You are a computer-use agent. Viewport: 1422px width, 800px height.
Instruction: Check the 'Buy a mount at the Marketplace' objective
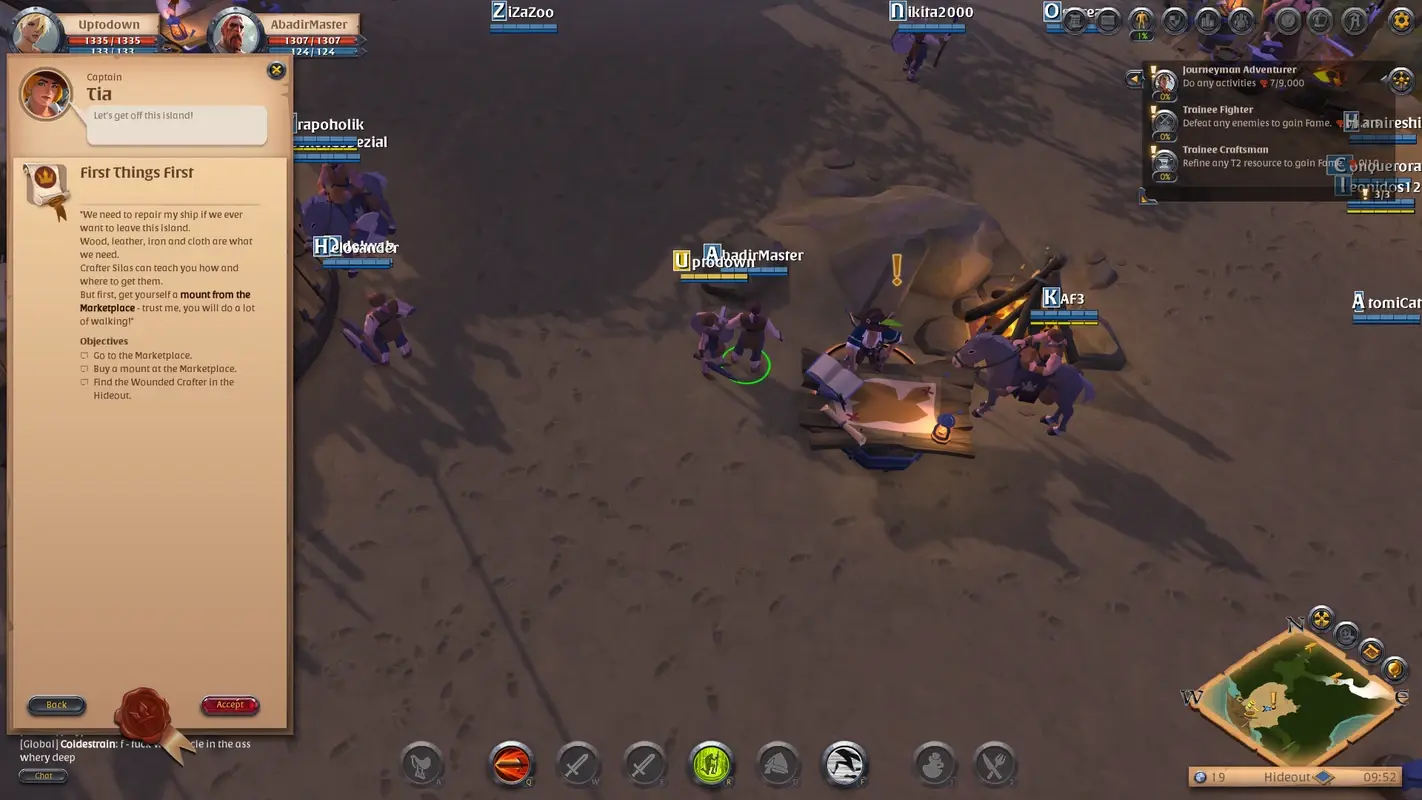83,368
